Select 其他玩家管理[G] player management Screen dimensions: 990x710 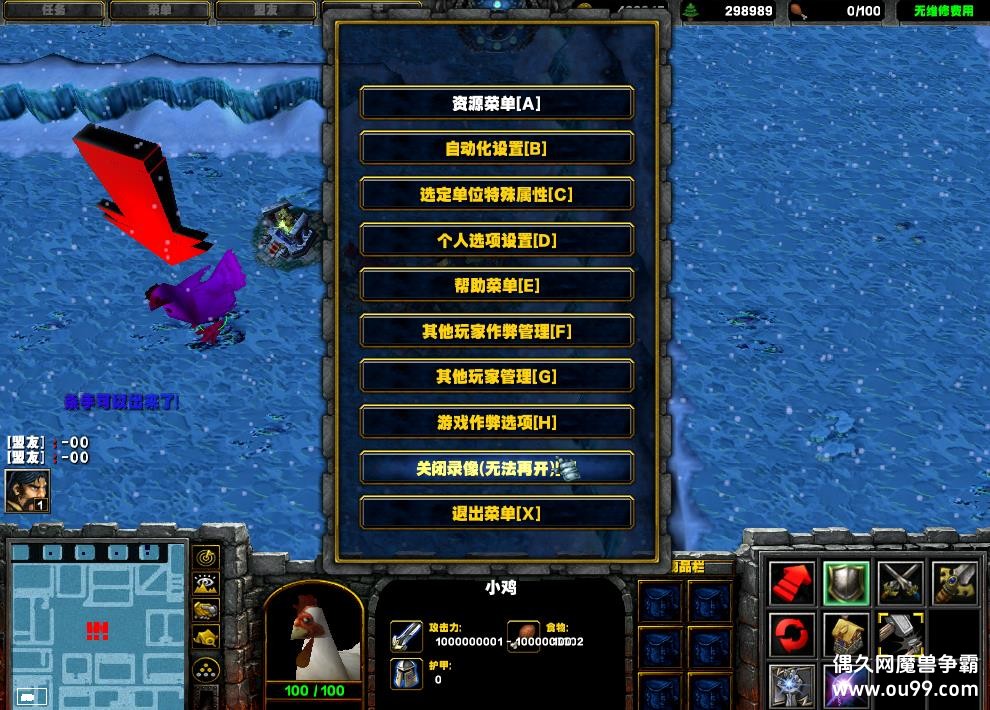tap(496, 377)
